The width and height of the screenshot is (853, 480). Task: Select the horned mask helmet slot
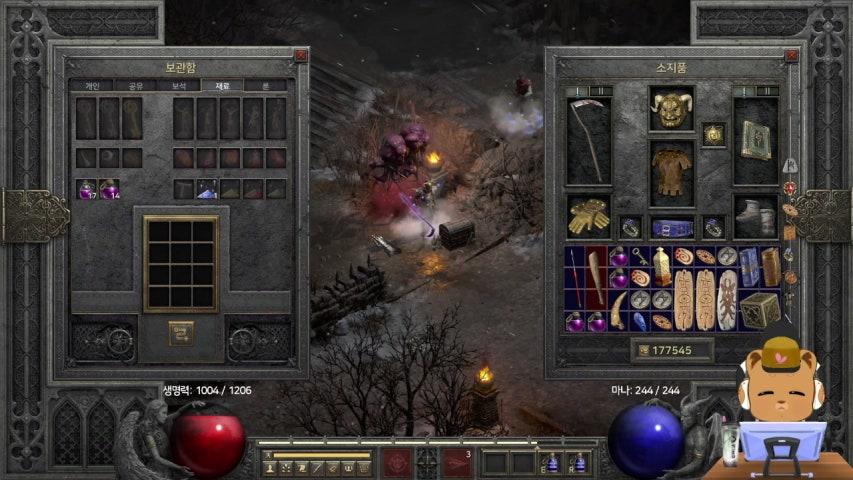(671, 109)
